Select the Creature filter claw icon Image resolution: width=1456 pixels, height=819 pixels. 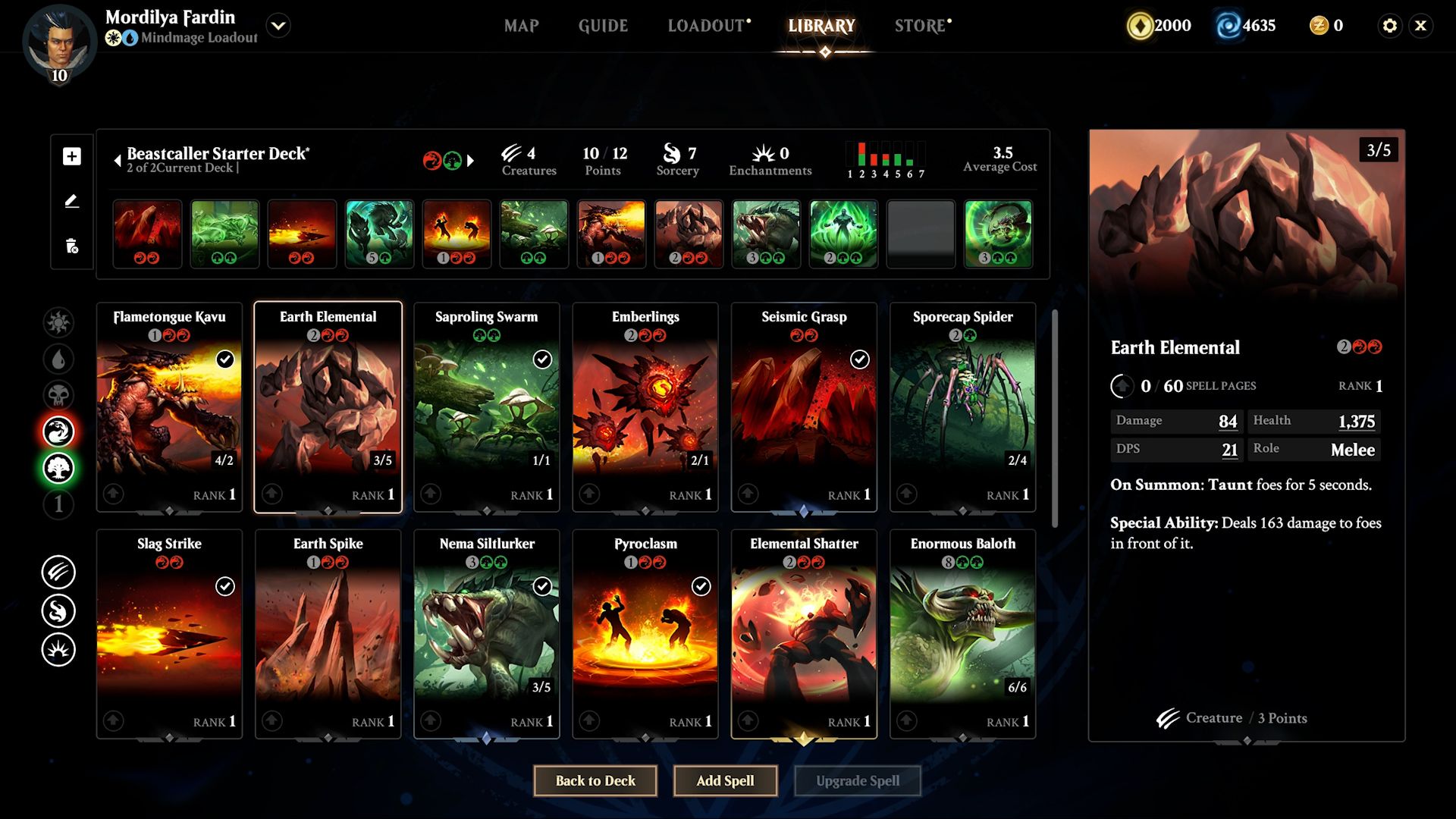click(59, 573)
